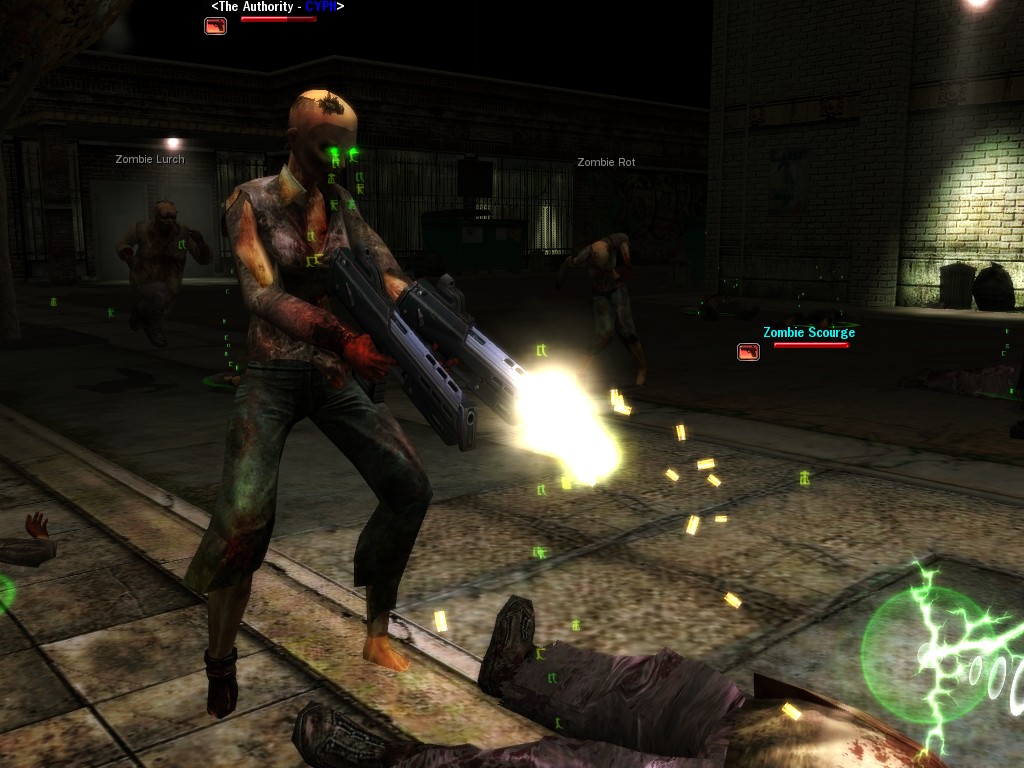Select the Zombie Scourge nameplate
This screenshot has height=768, width=1024.
click(809, 333)
